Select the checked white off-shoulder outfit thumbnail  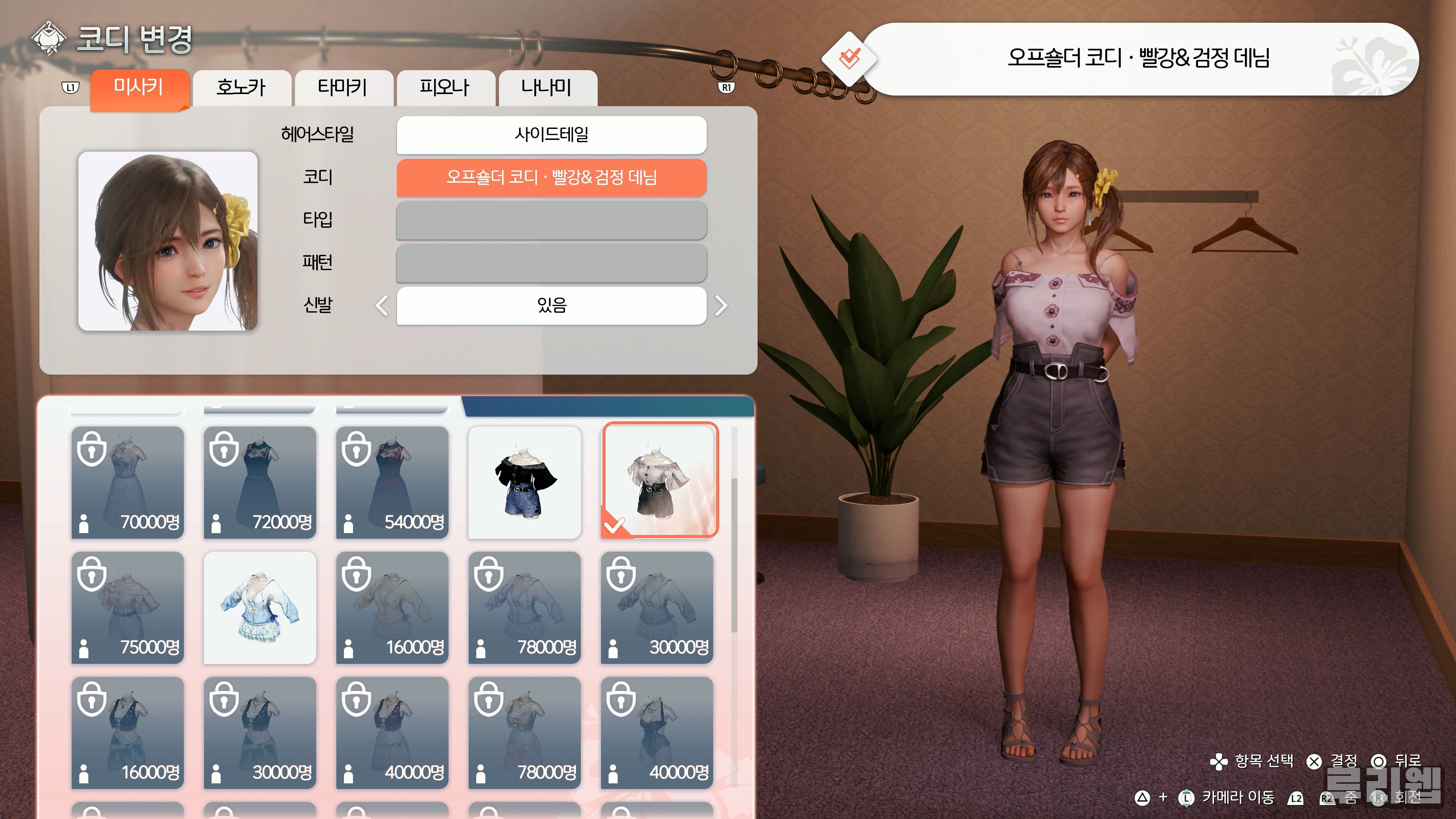[x=659, y=479]
